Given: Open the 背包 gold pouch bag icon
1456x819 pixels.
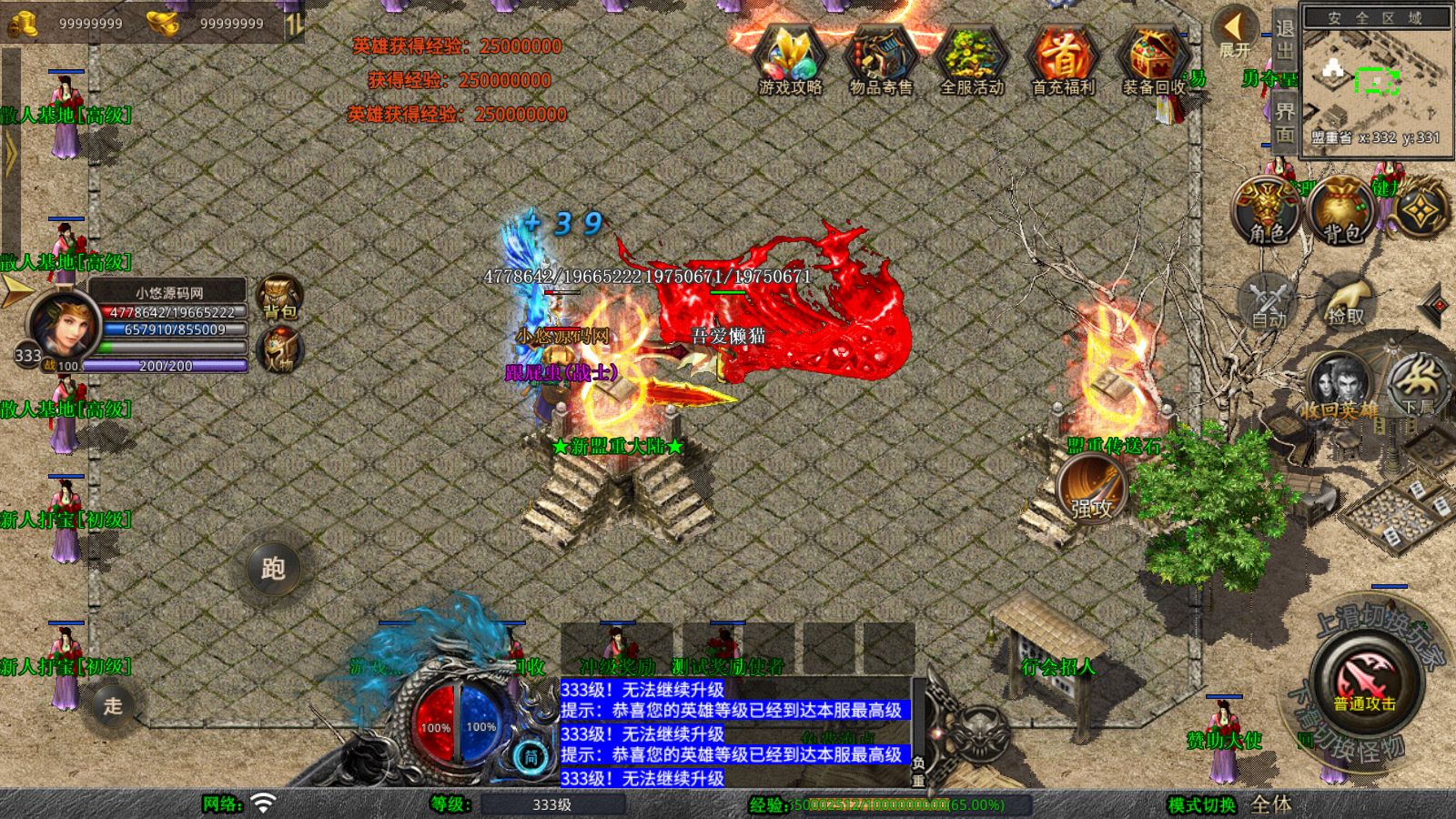Looking at the screenshot, I should pos(1341,211).
